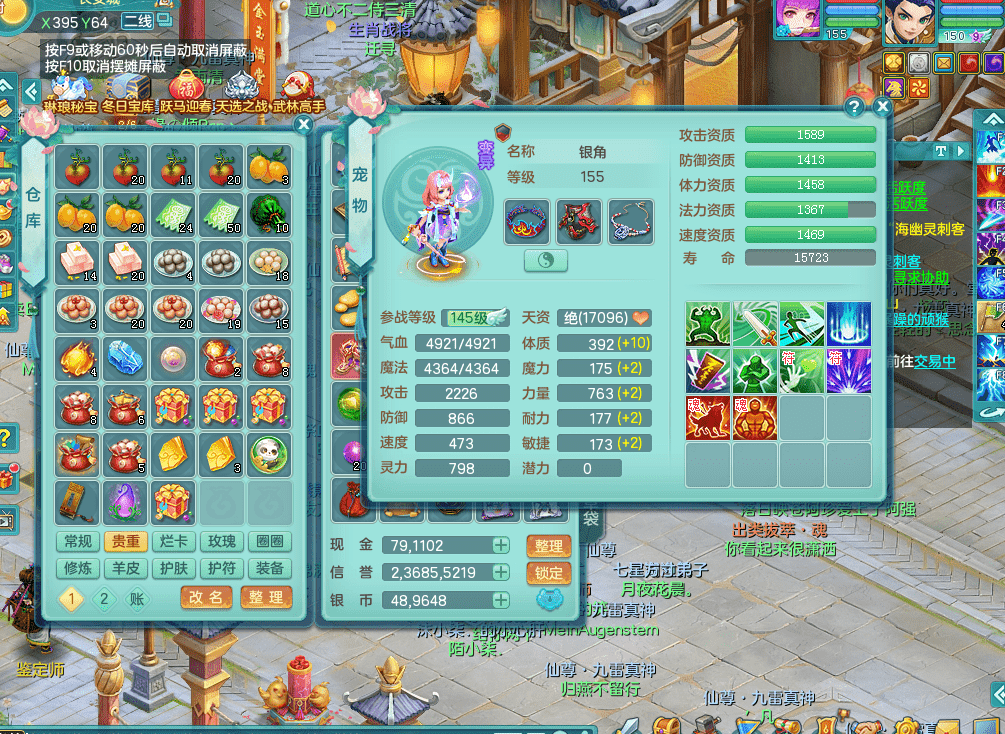Switch warehouse to the 常规 category
Viewport: 1005px width, 734px height.
pos(77,542)
